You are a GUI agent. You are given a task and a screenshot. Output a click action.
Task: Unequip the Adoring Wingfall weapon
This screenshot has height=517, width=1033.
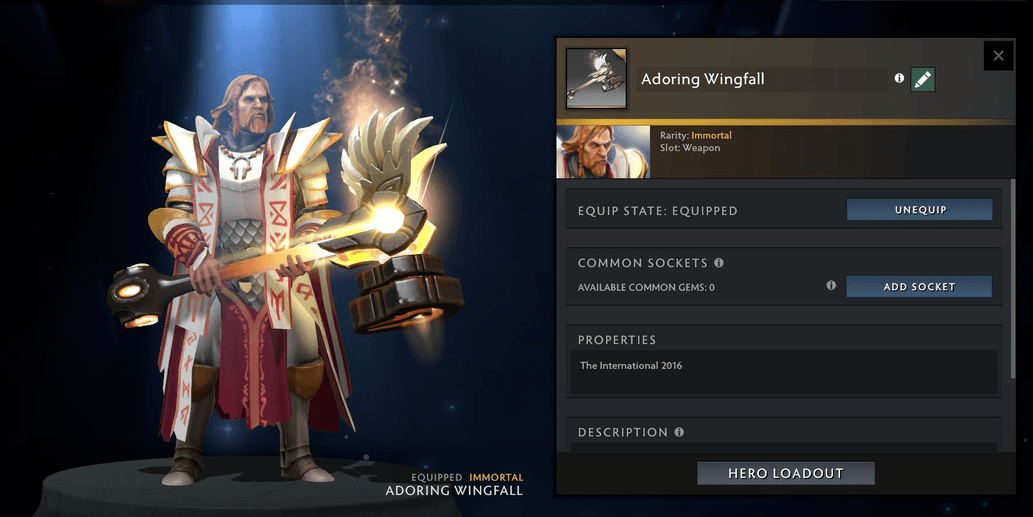click(919, 210)
